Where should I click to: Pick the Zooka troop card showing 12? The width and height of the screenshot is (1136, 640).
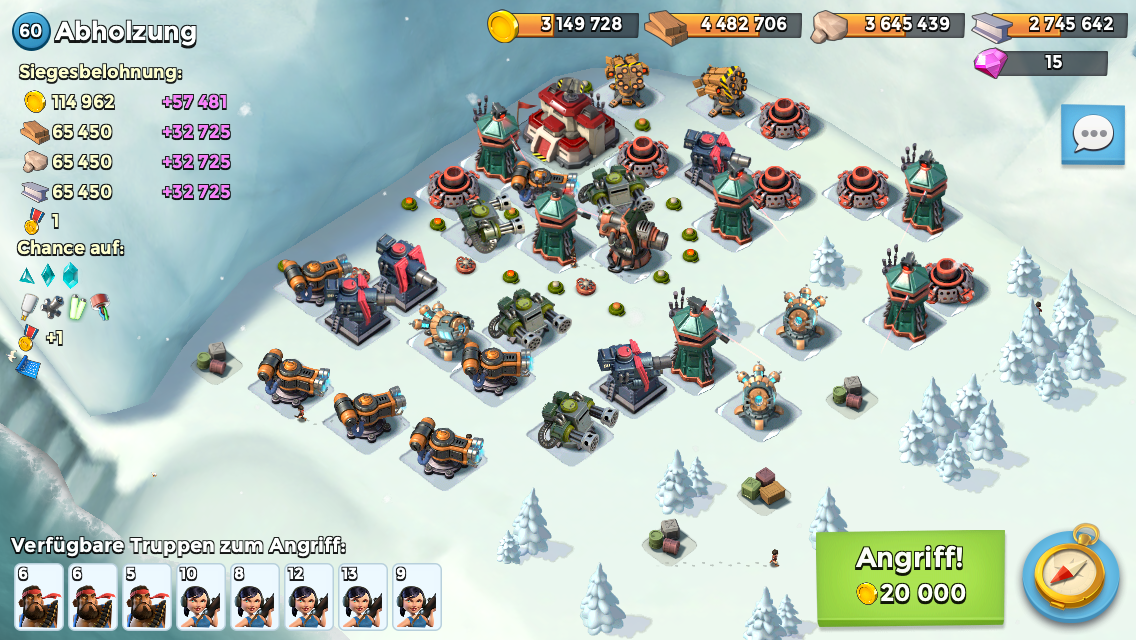click(309, 597)
